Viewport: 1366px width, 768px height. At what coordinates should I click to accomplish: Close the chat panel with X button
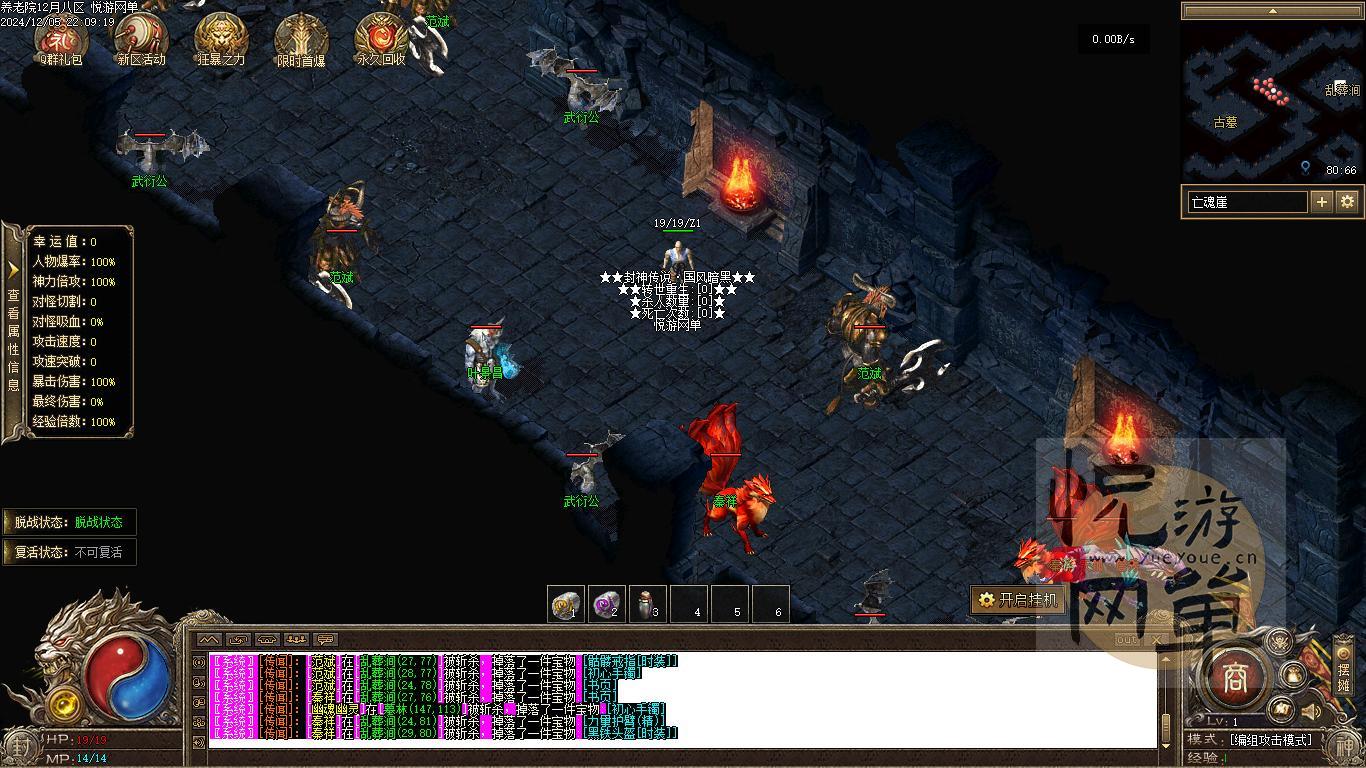[1158, 640]
